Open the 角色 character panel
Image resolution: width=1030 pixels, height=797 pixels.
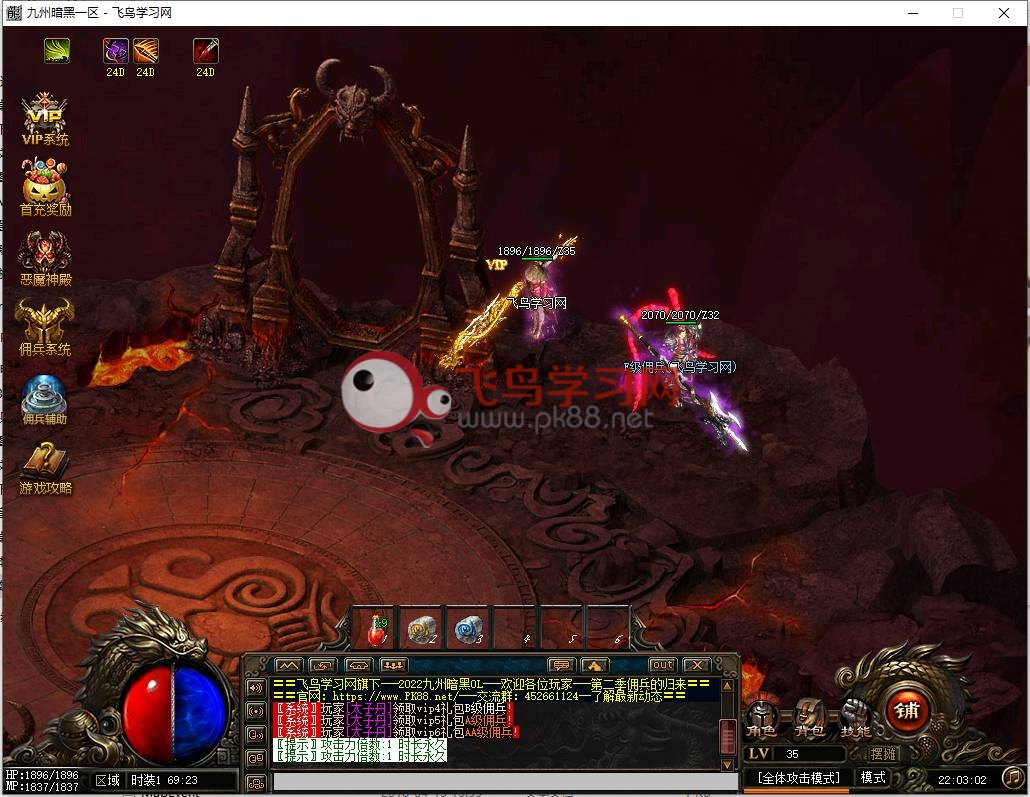click(764, 717)
